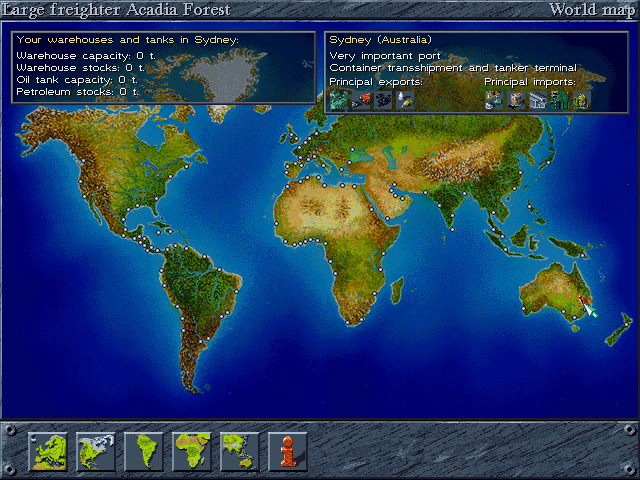
Task: View the Asia and Australia map
Action: click(240, 451)
